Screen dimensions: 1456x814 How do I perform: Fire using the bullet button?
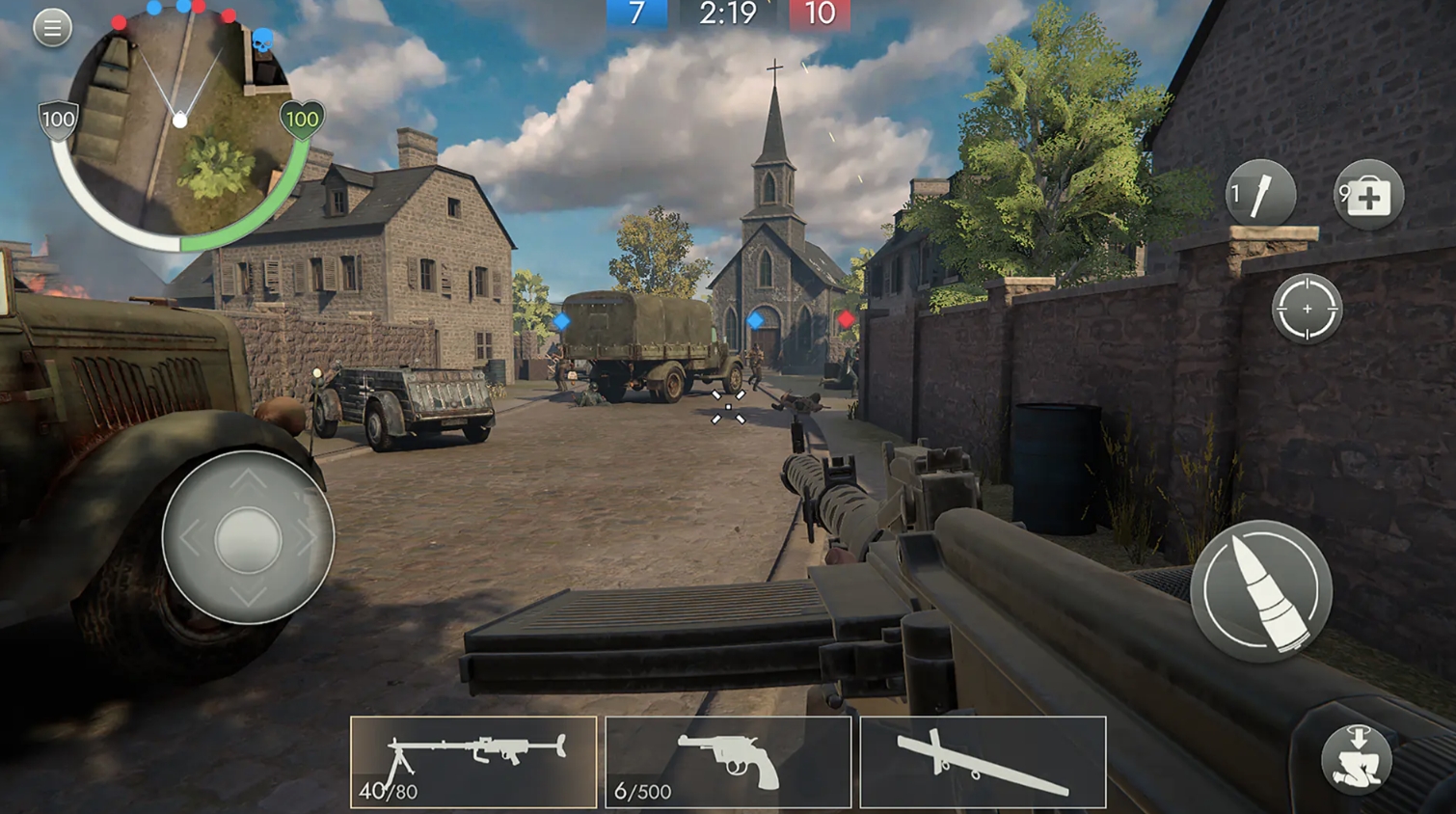1261,590
